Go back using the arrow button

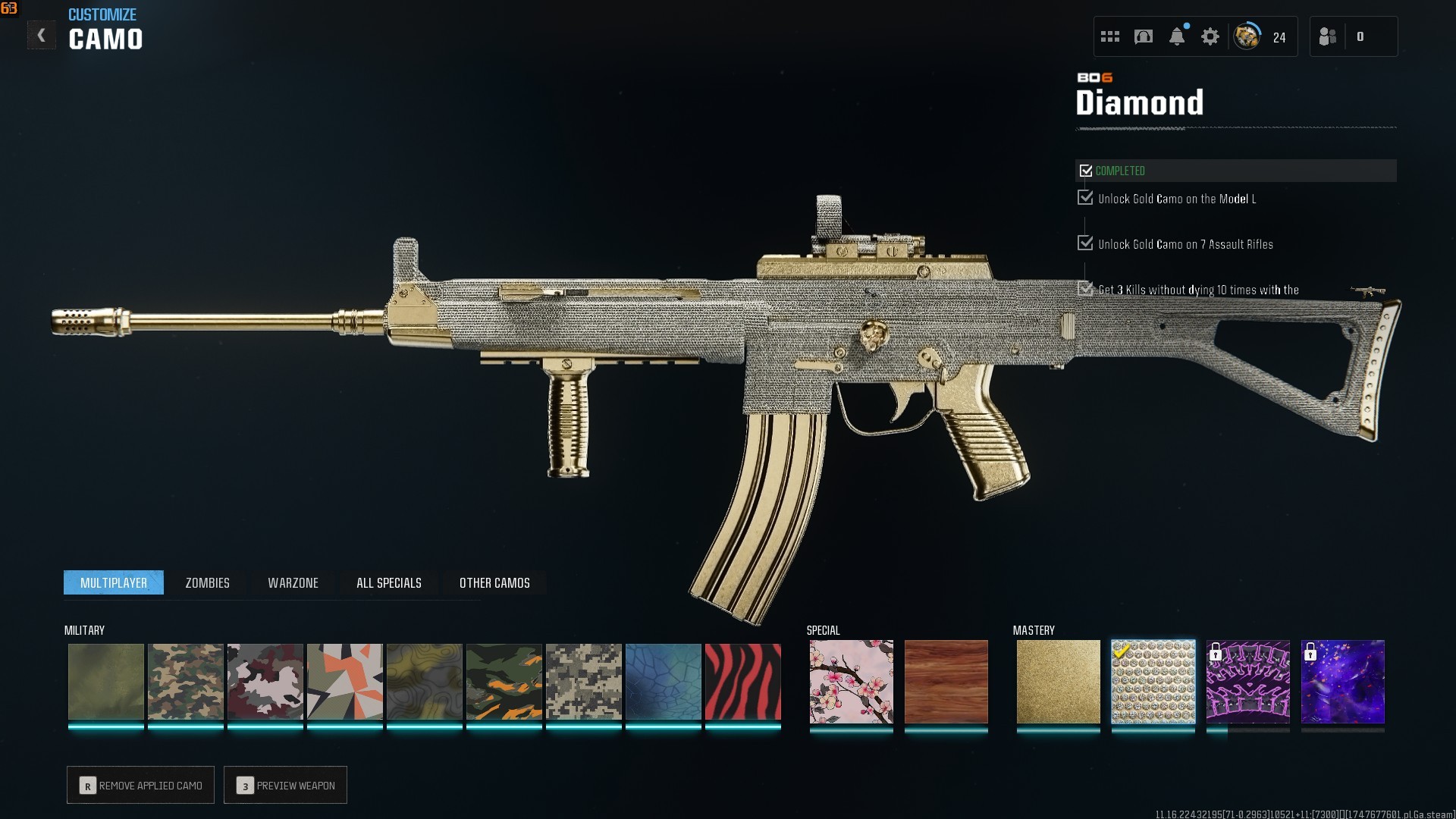[x=41, y=36]
